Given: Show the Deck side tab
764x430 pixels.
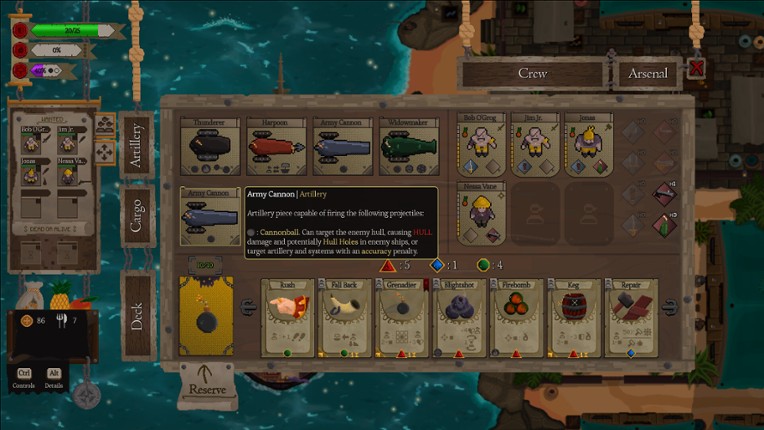Looking at the screenshot, I should (x=136, y=316).
